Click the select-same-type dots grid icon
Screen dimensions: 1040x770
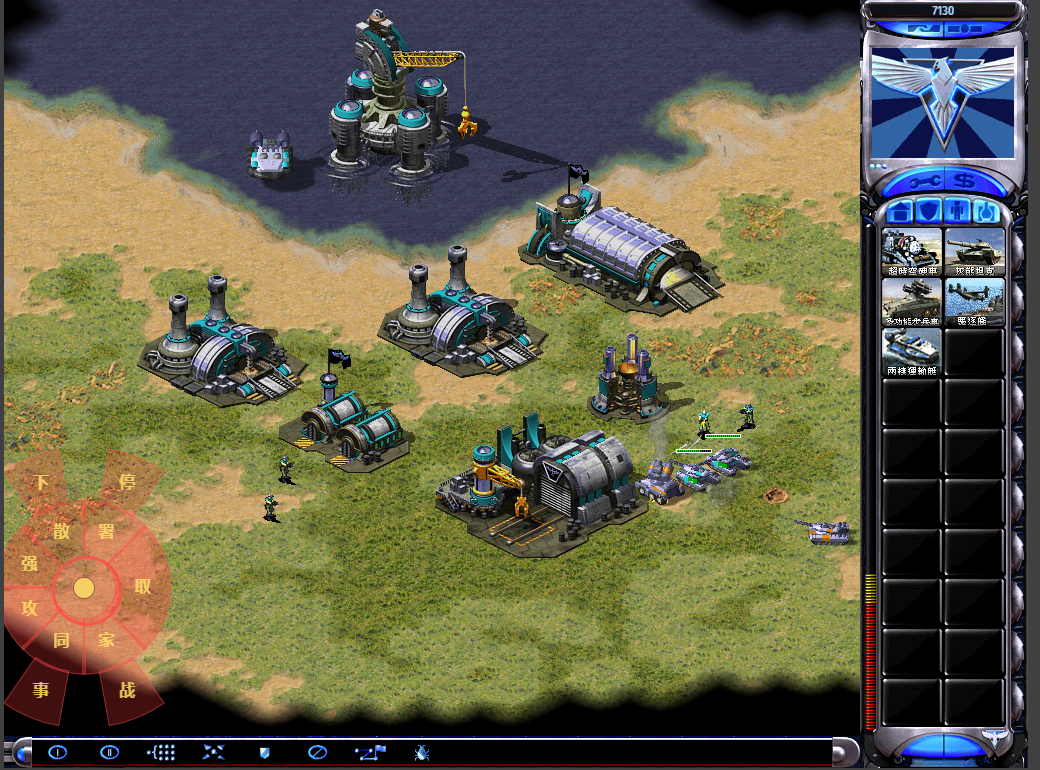162,752
